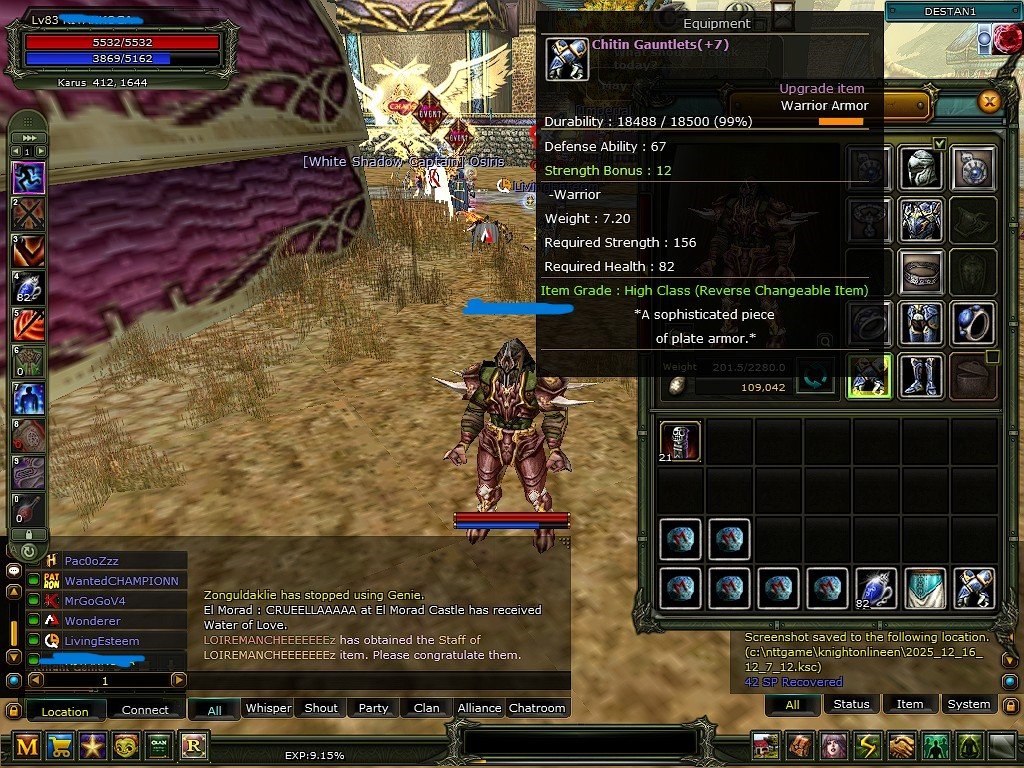Select the Chitin Gauntlets equipment slot
Viewport: 1024px width, 768px height.
point(868,376)
